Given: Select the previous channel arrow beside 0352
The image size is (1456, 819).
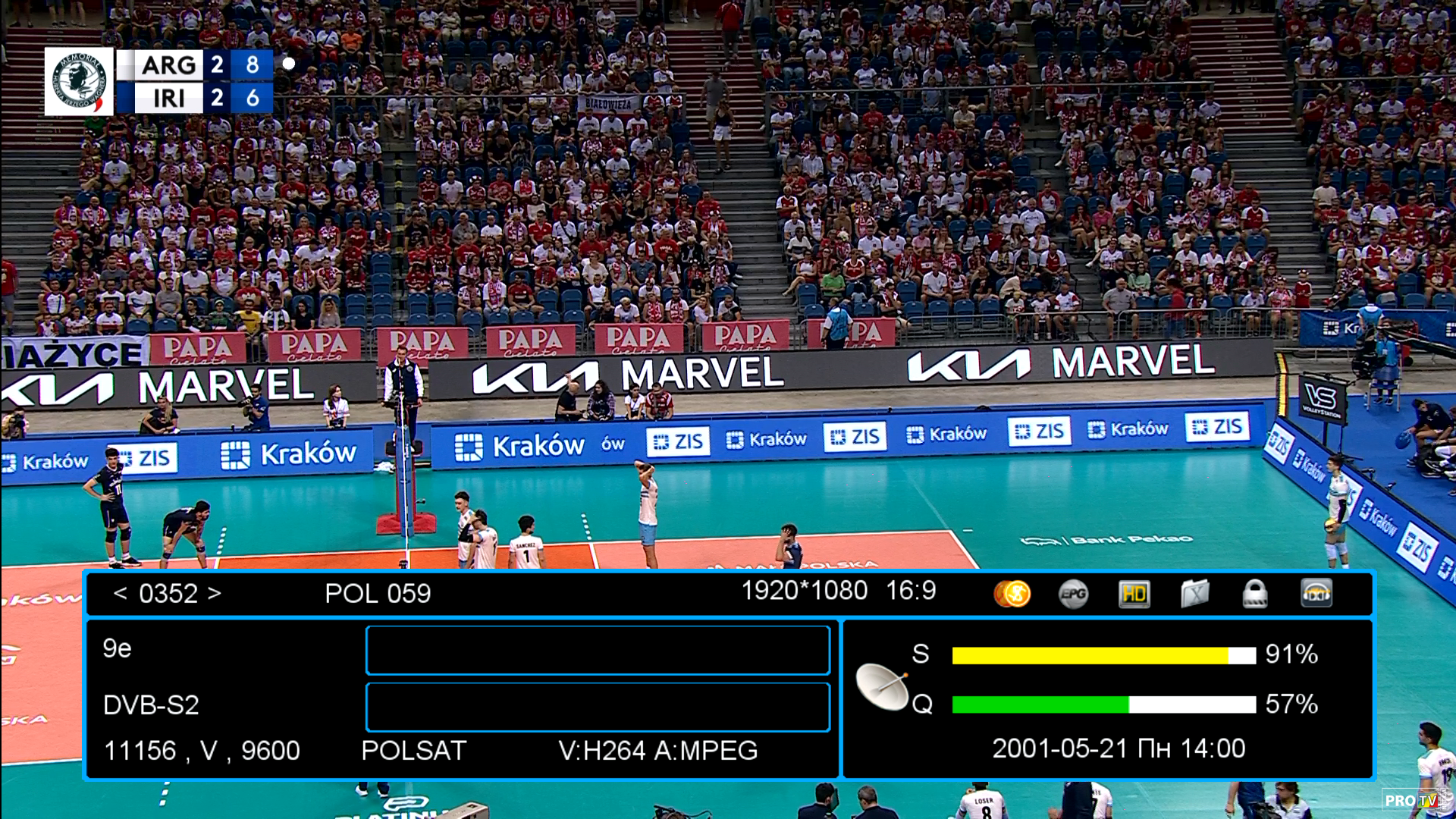Looking at the screenshot, I should click(120, 593).
